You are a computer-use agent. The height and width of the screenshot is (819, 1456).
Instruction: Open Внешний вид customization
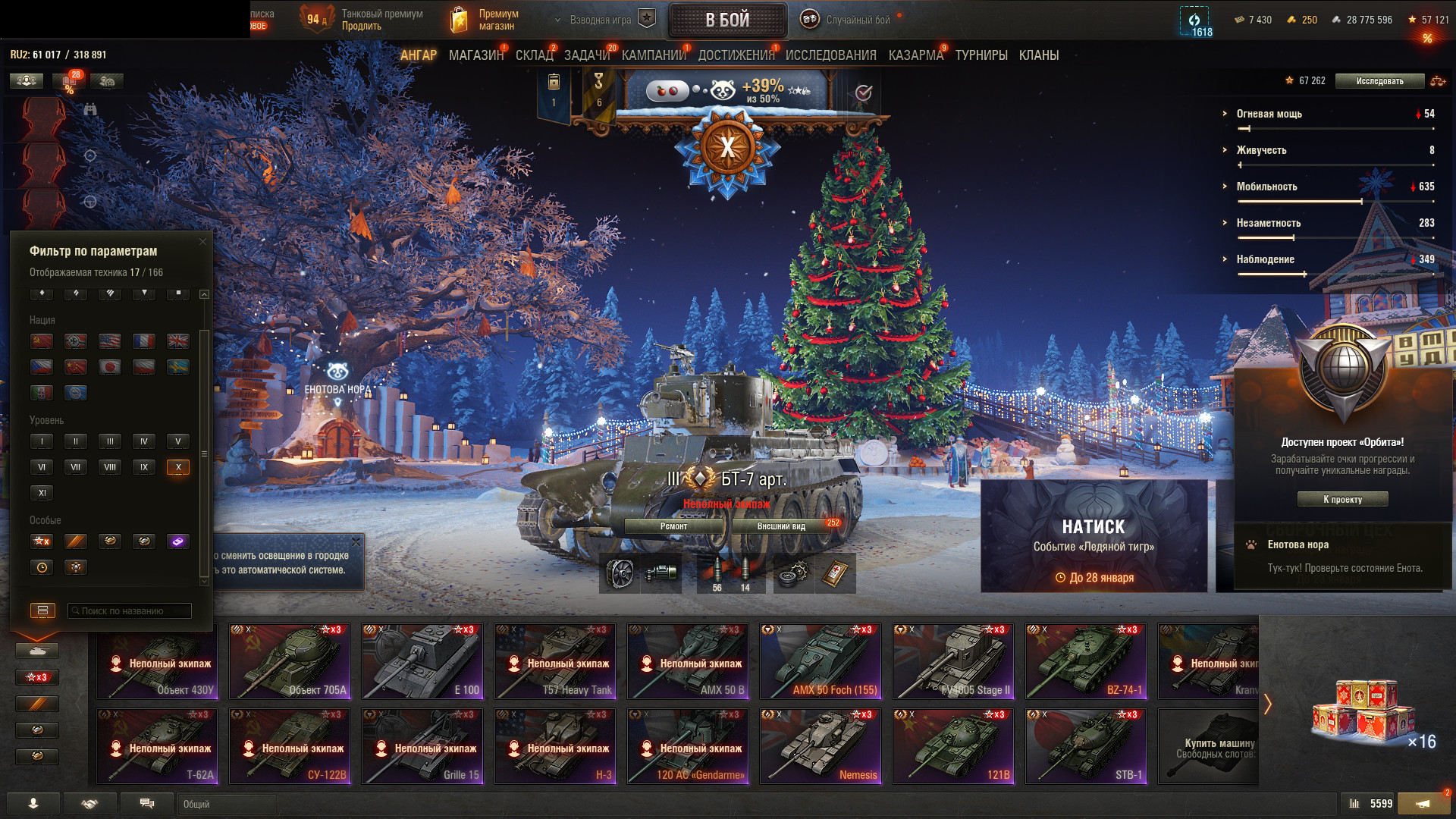(x=781, y=526)
